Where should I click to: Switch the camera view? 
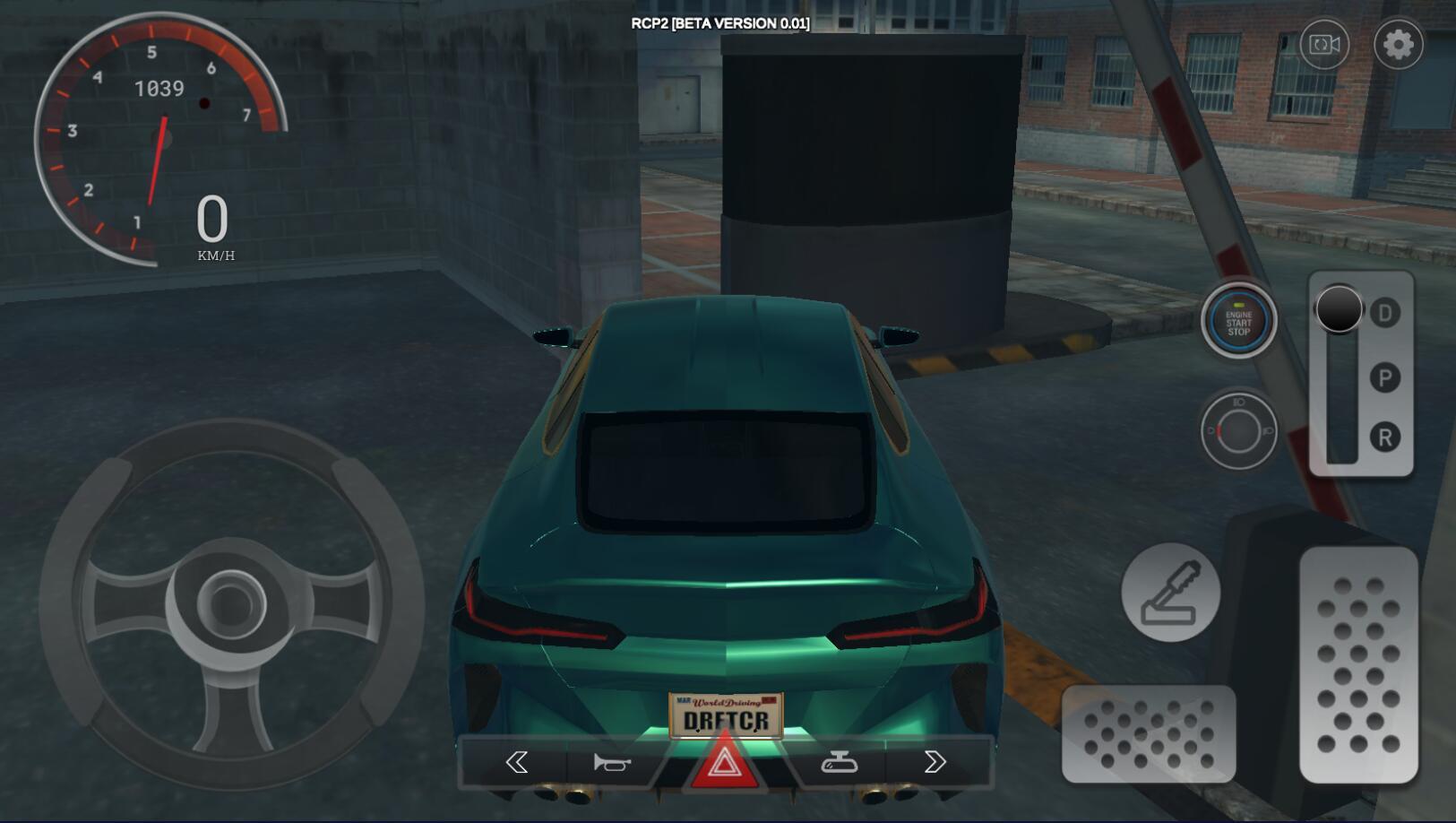tap(1324, 44)
